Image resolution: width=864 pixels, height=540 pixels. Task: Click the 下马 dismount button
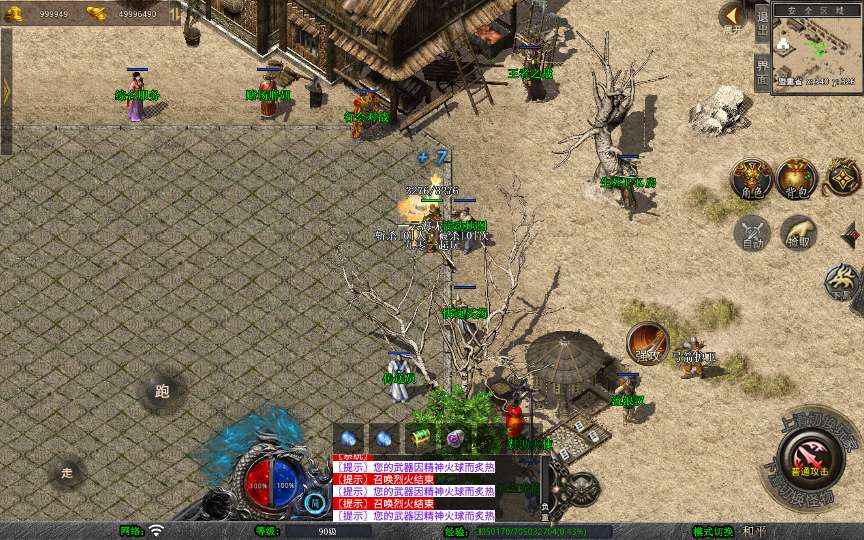[841, 283]
